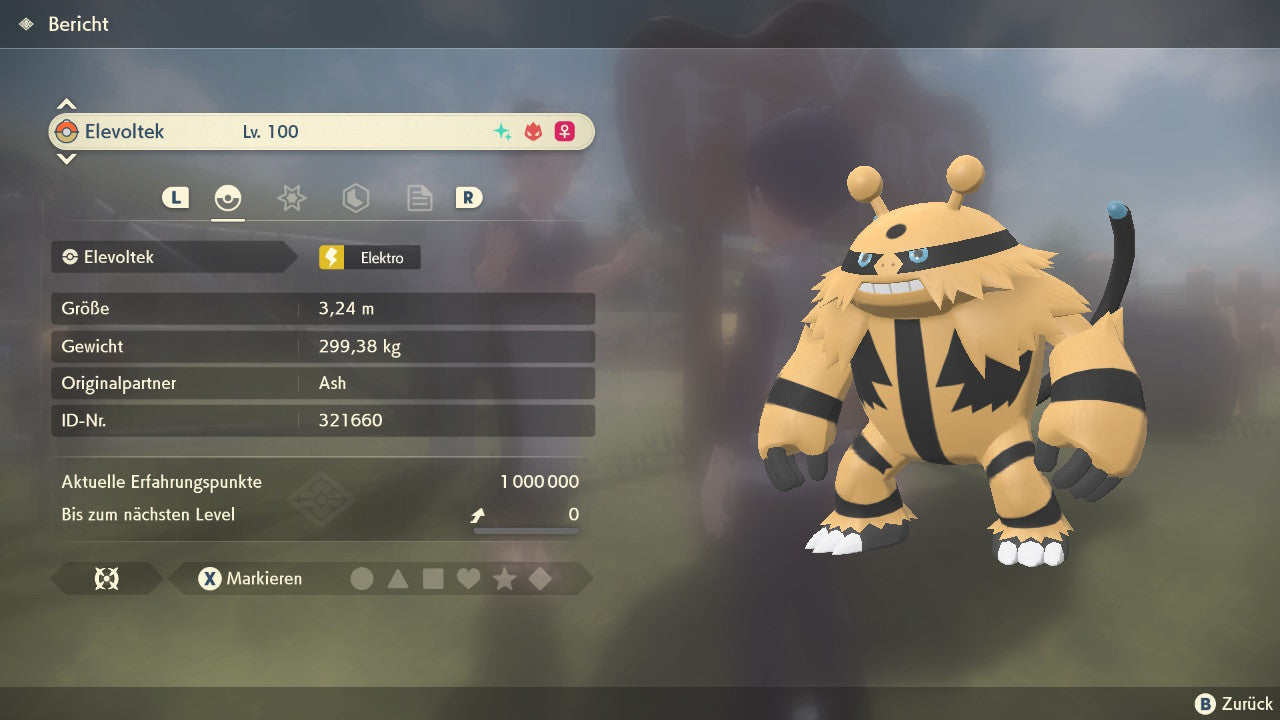Toggle the star marking
This screenshot has width=1280, height=720.
click(504, 578)
